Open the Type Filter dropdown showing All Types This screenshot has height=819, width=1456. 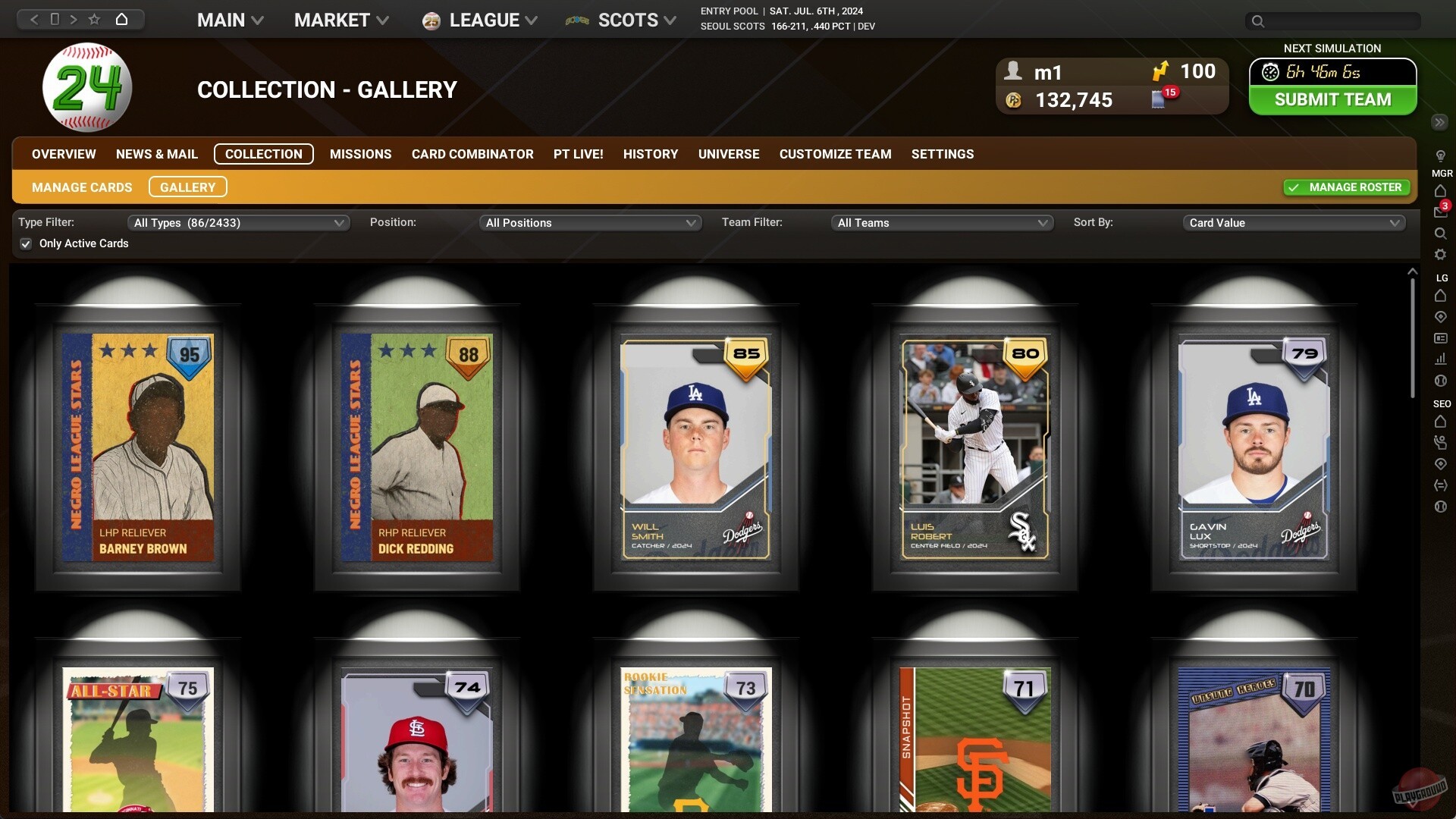237,222
